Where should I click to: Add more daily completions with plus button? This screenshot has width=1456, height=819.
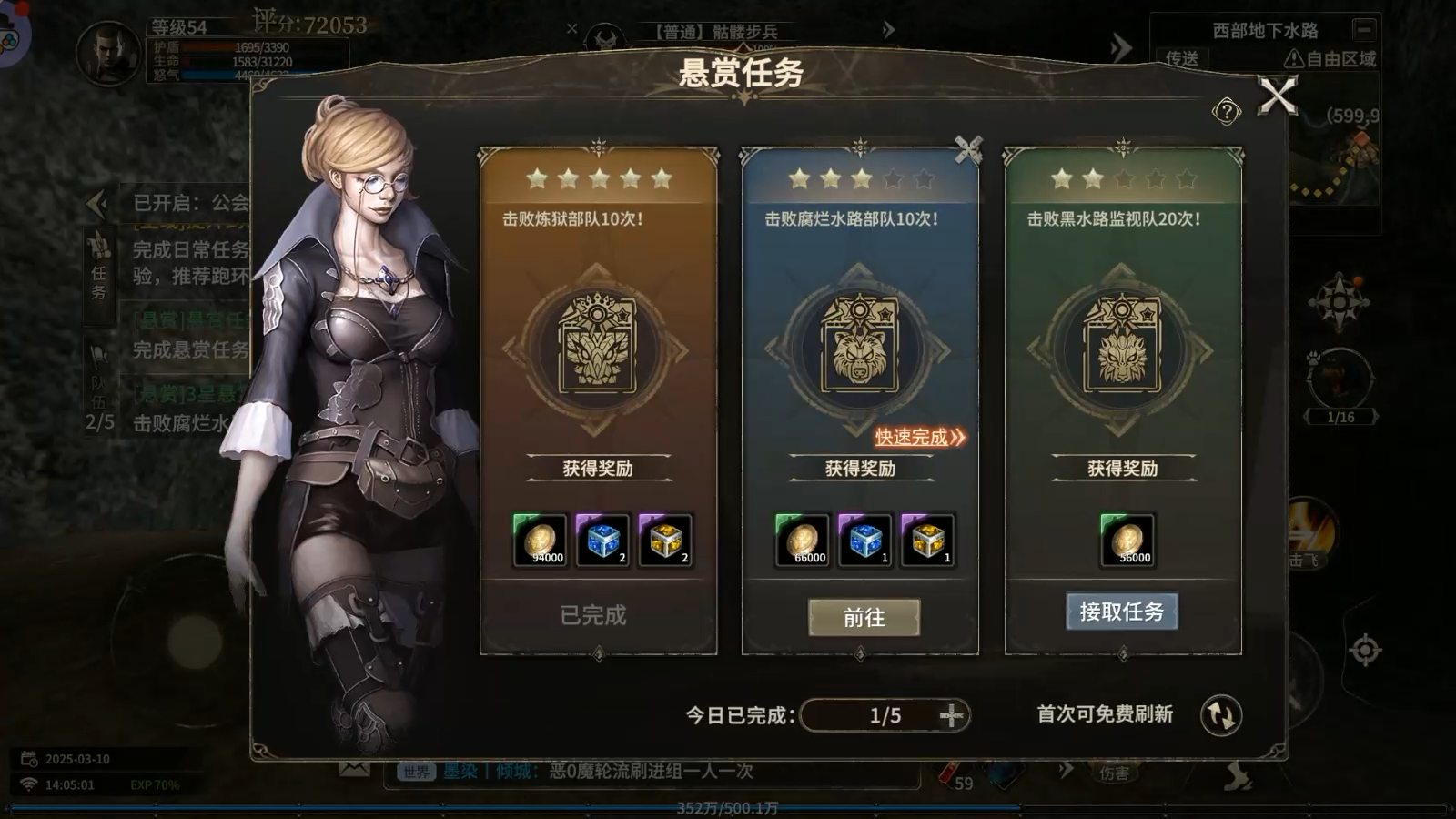[952, 715]
